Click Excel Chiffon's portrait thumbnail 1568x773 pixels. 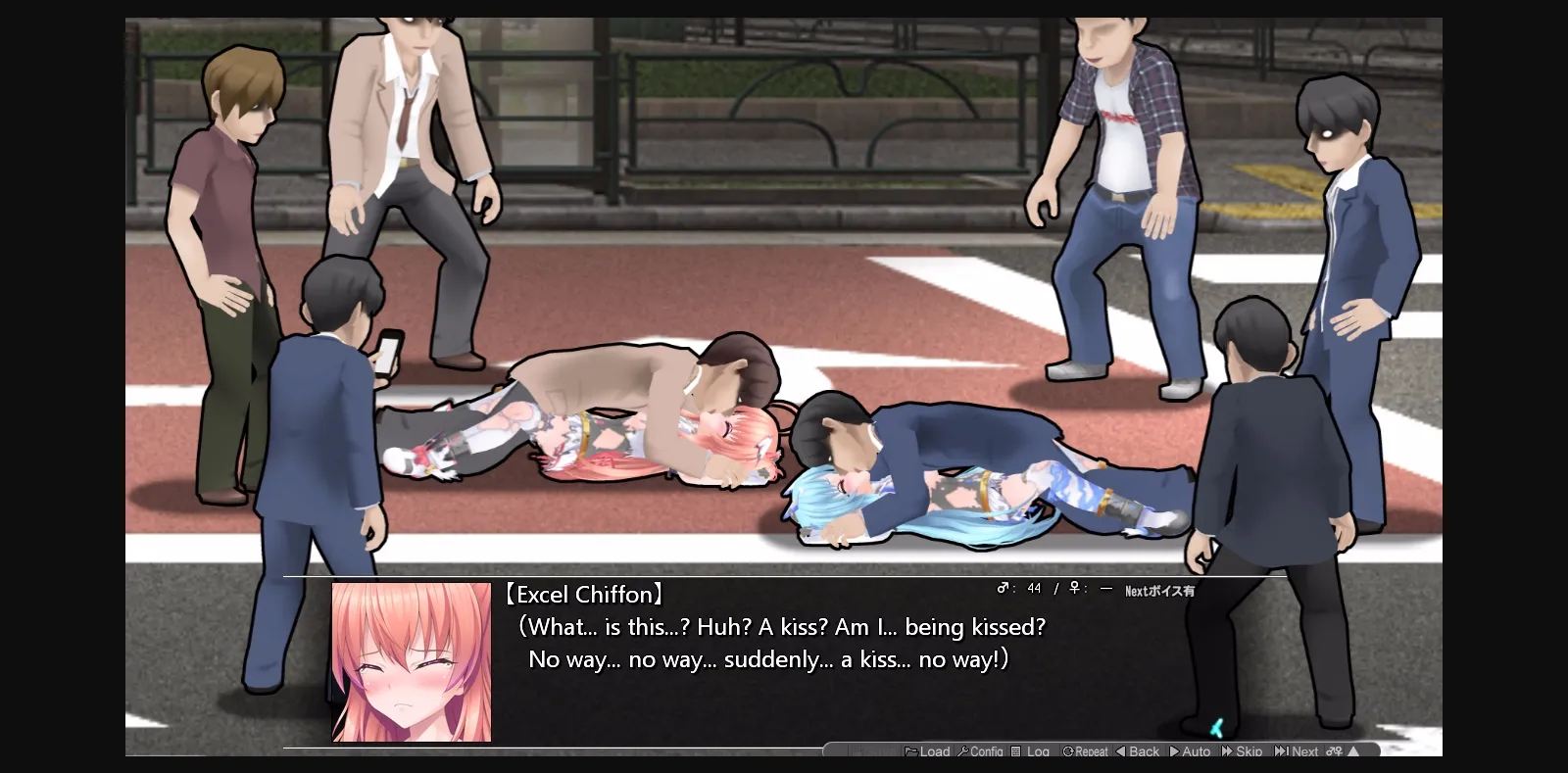tap(412, 661)
